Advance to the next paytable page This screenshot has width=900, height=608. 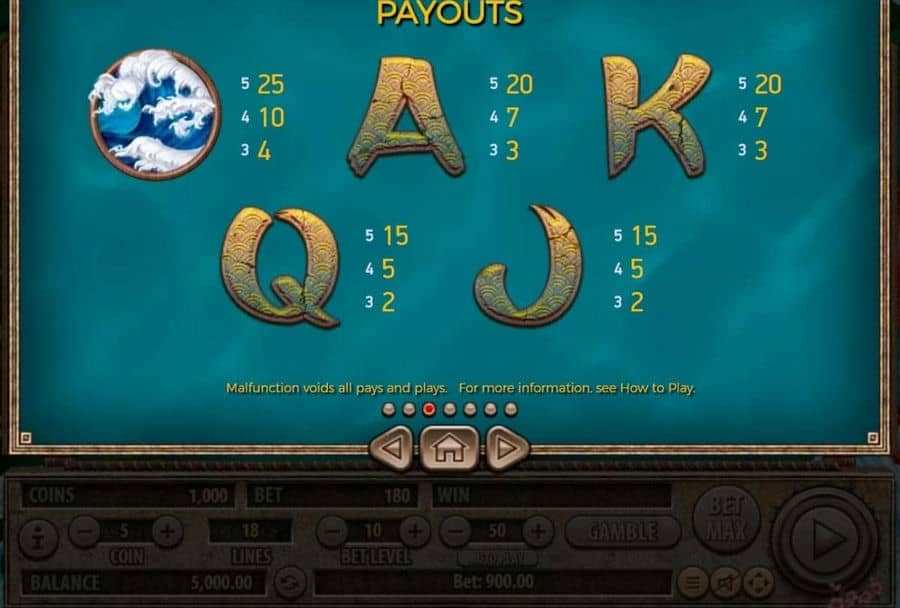click(507, 448)
